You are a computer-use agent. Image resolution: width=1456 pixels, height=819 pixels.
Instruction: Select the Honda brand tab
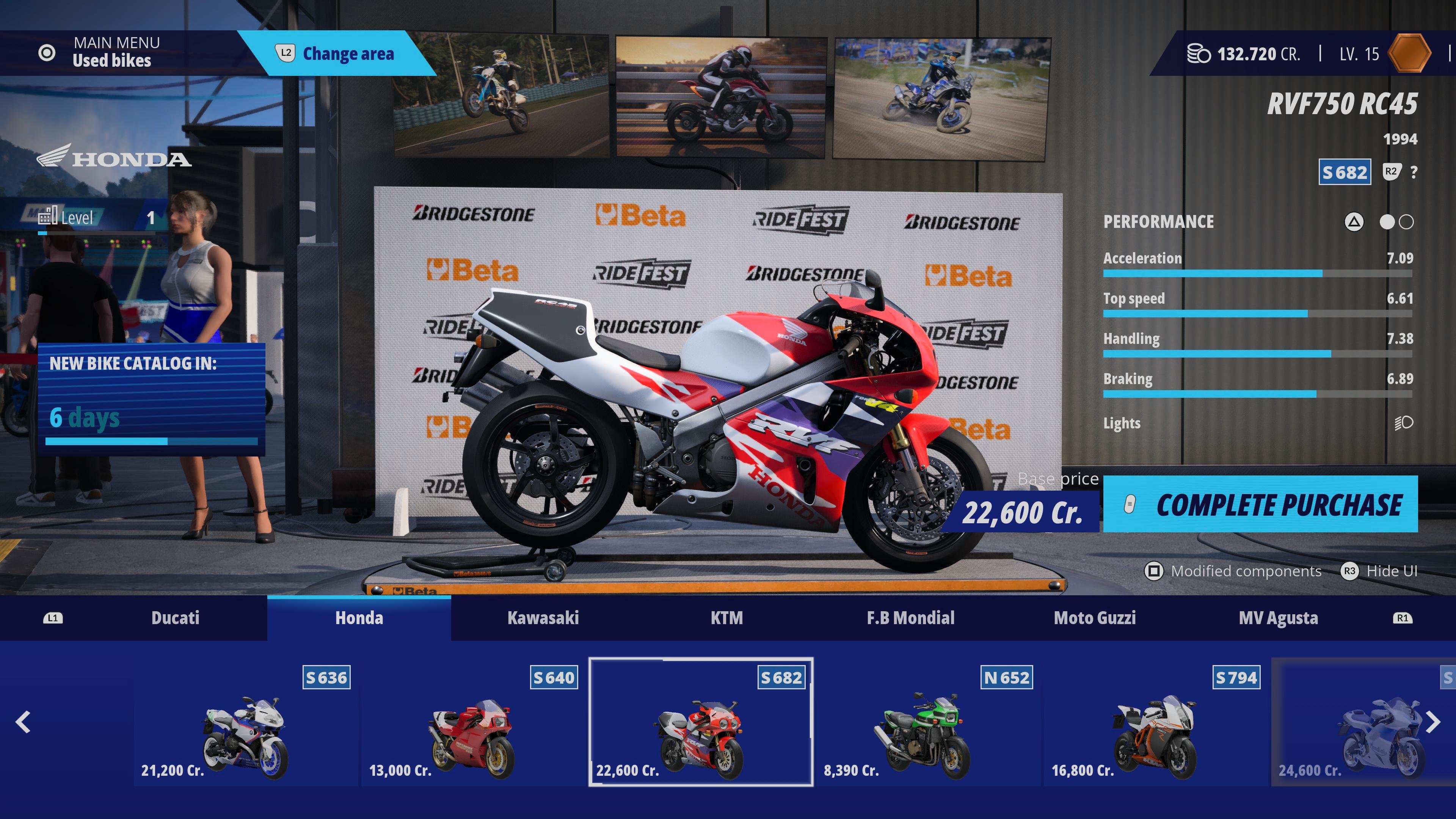click(359, 618)
